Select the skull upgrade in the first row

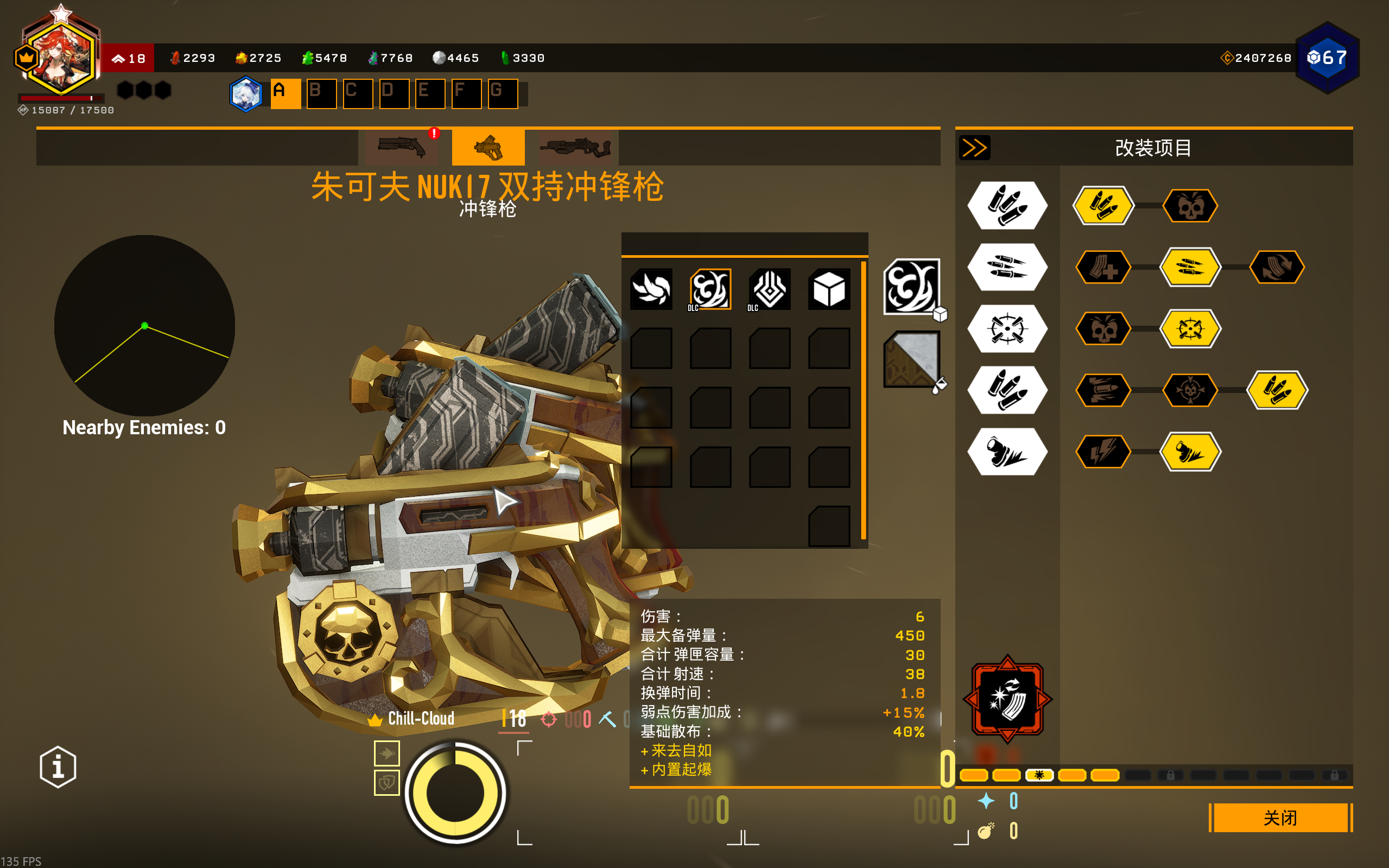click(1190, 206)
